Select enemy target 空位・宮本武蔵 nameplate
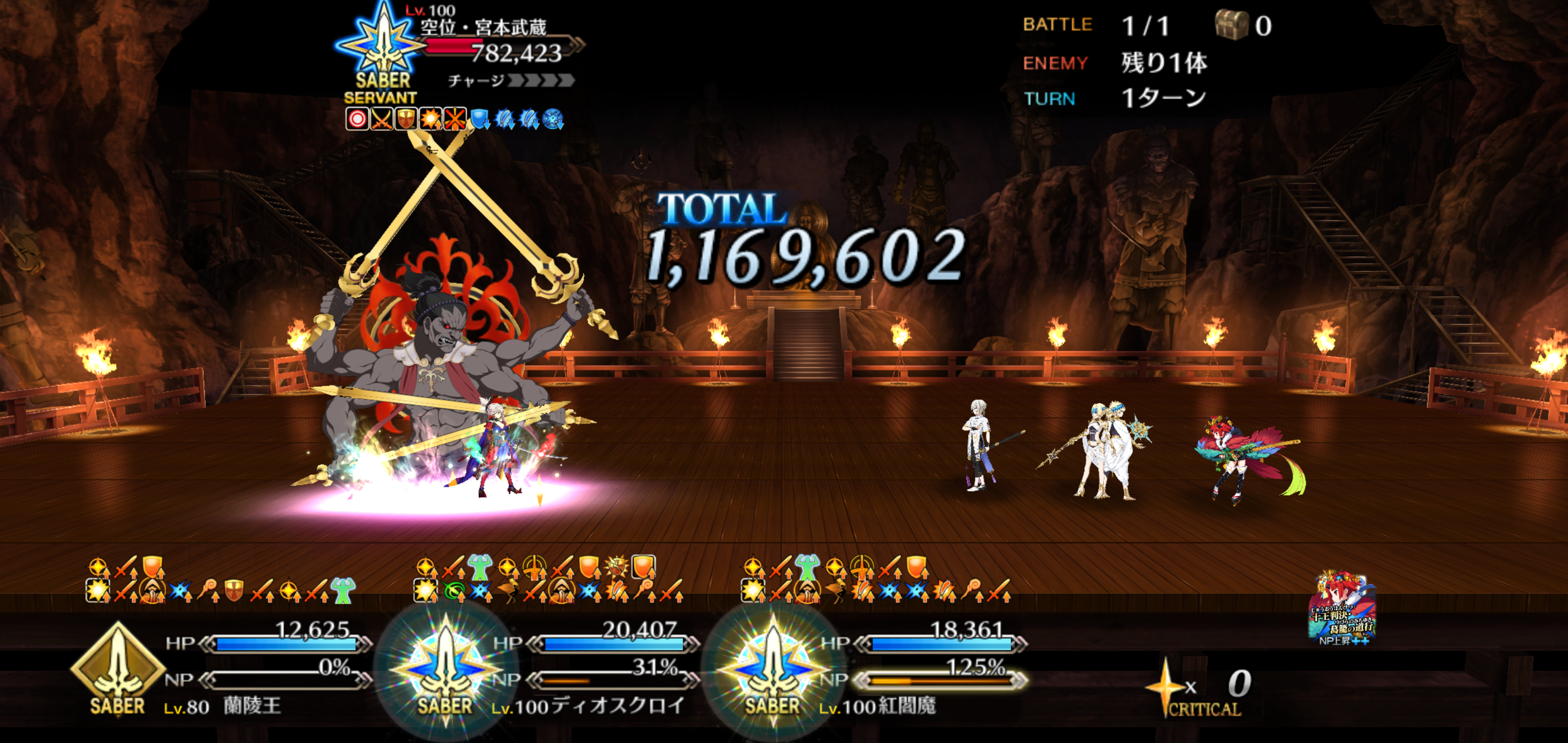Viewport: 1568px width, 743px height. pyautogui.click(x=483, y=27)
